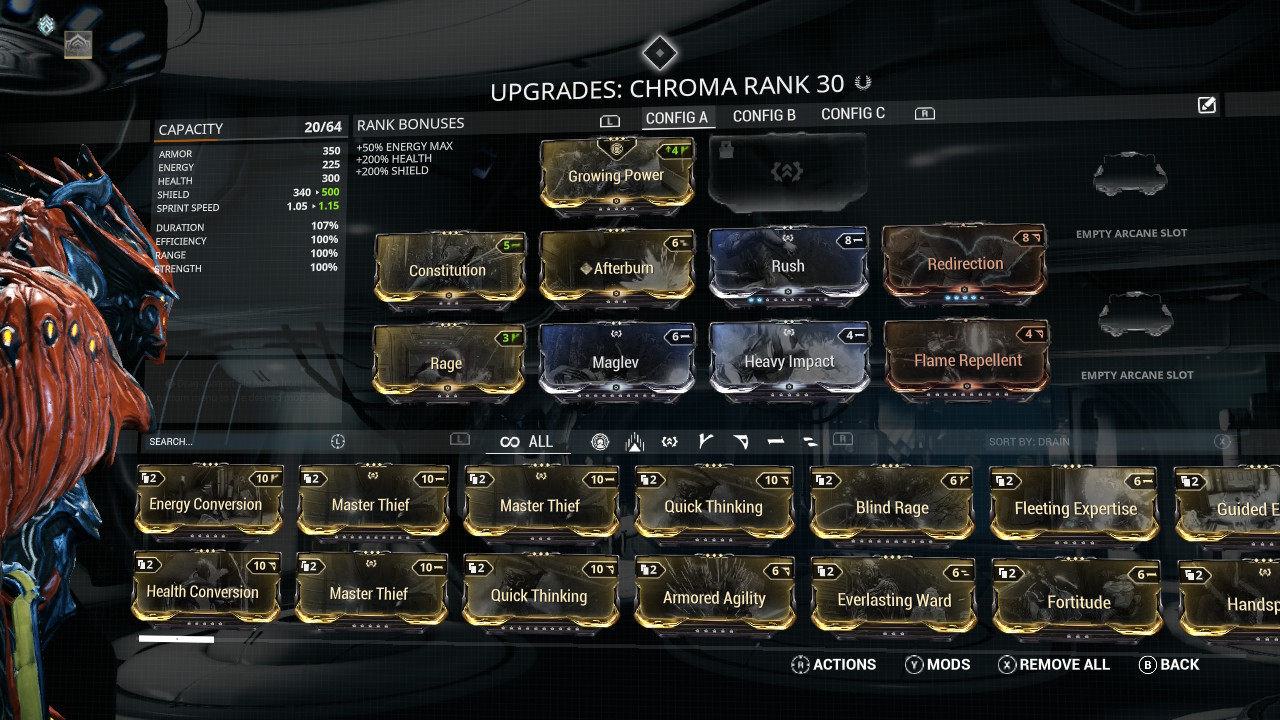This screenshot has width=1280, height=720.
Task: Select the equipped Rage mod
Action: pyautogui.click(x=446, y=362)
